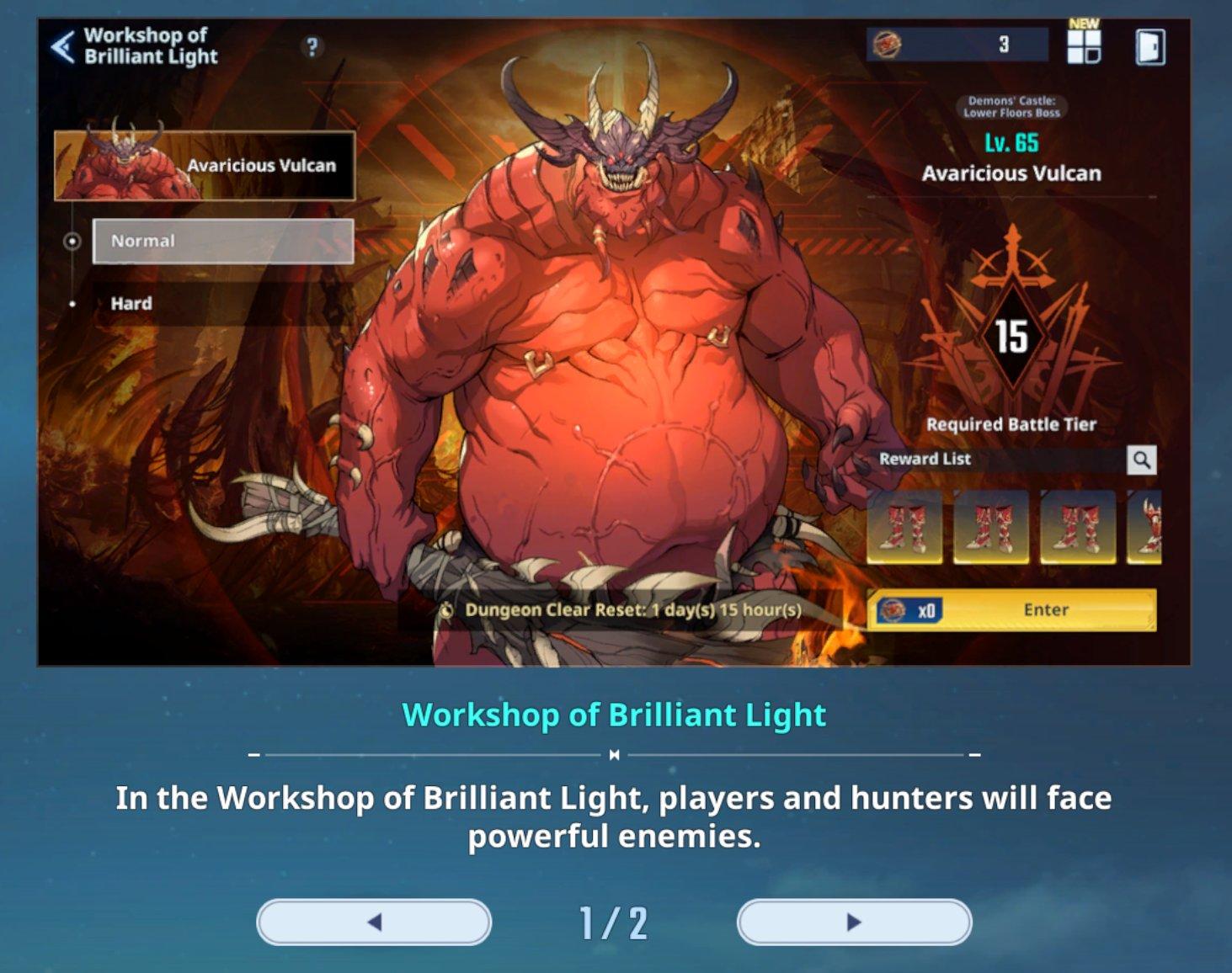Expand the Avaricious Vulcan boss list panel
Image resolution: width=1232 pixels, height=973 pixels.
[206, 165]
